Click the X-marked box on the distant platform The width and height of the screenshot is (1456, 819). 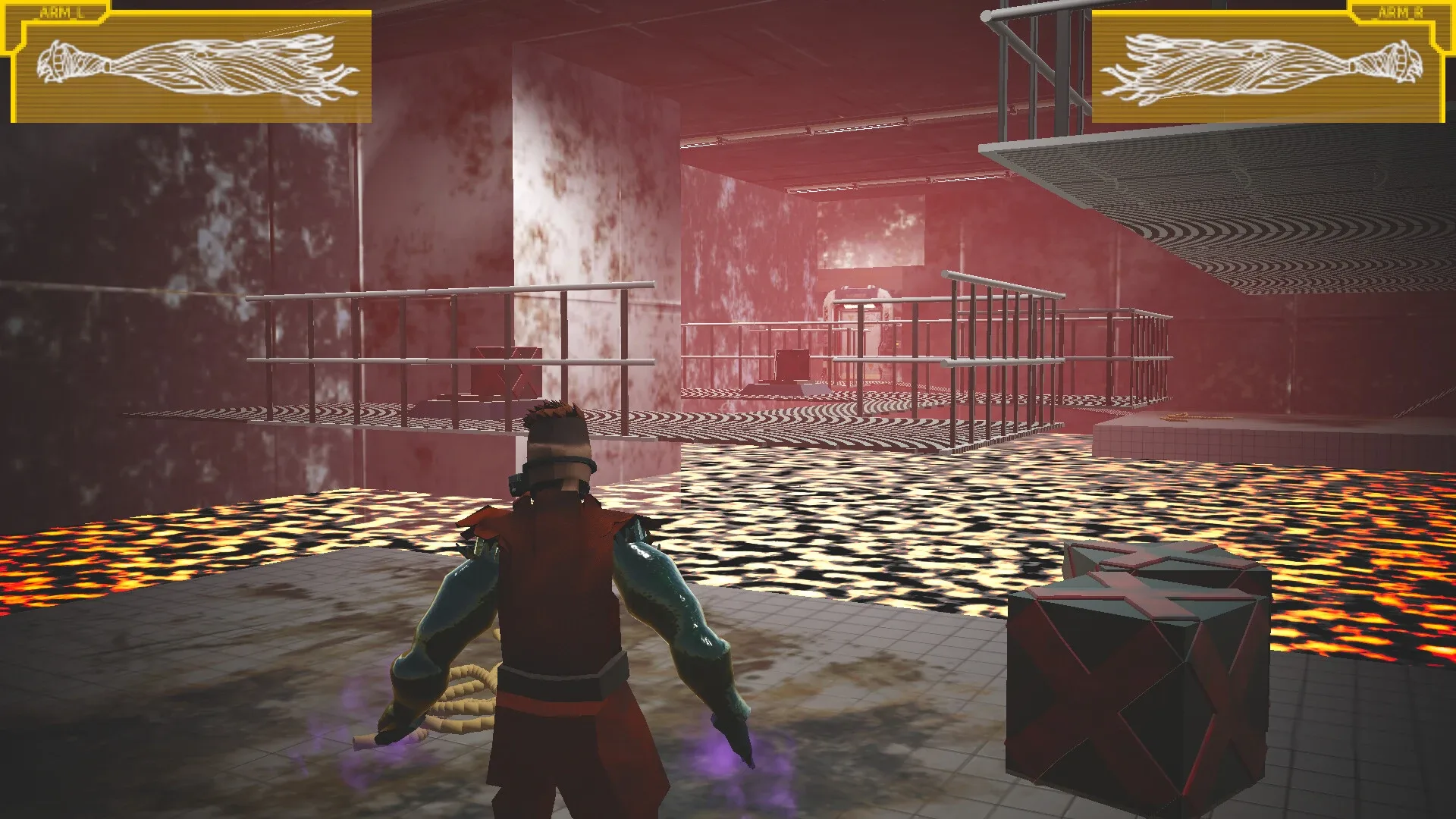[504, 372]
